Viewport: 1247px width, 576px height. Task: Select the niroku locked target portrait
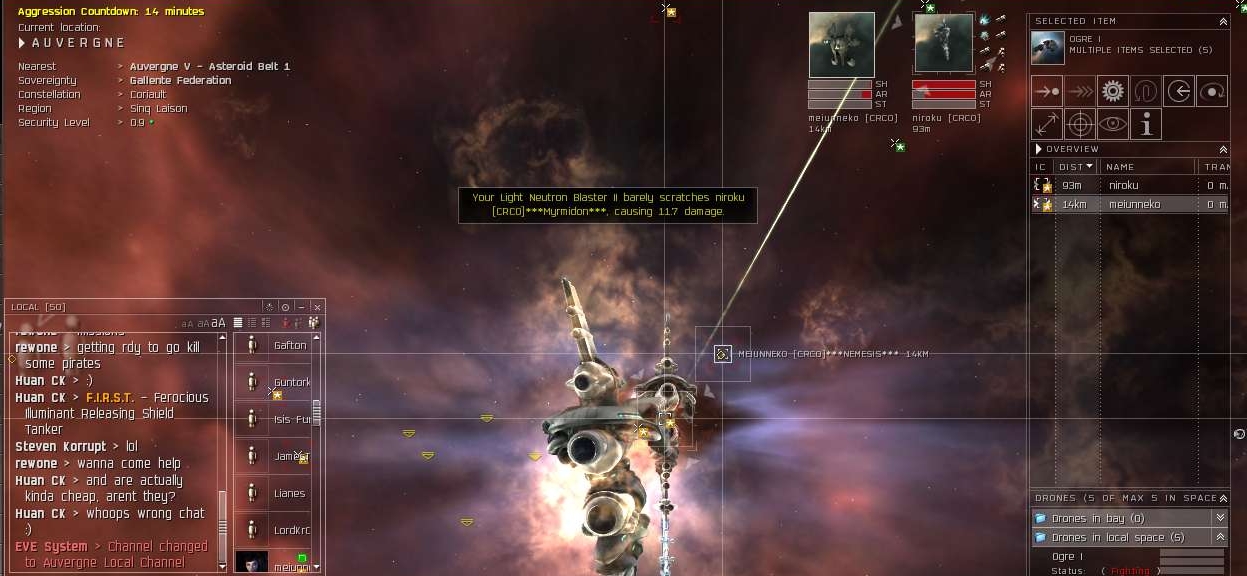943,44
